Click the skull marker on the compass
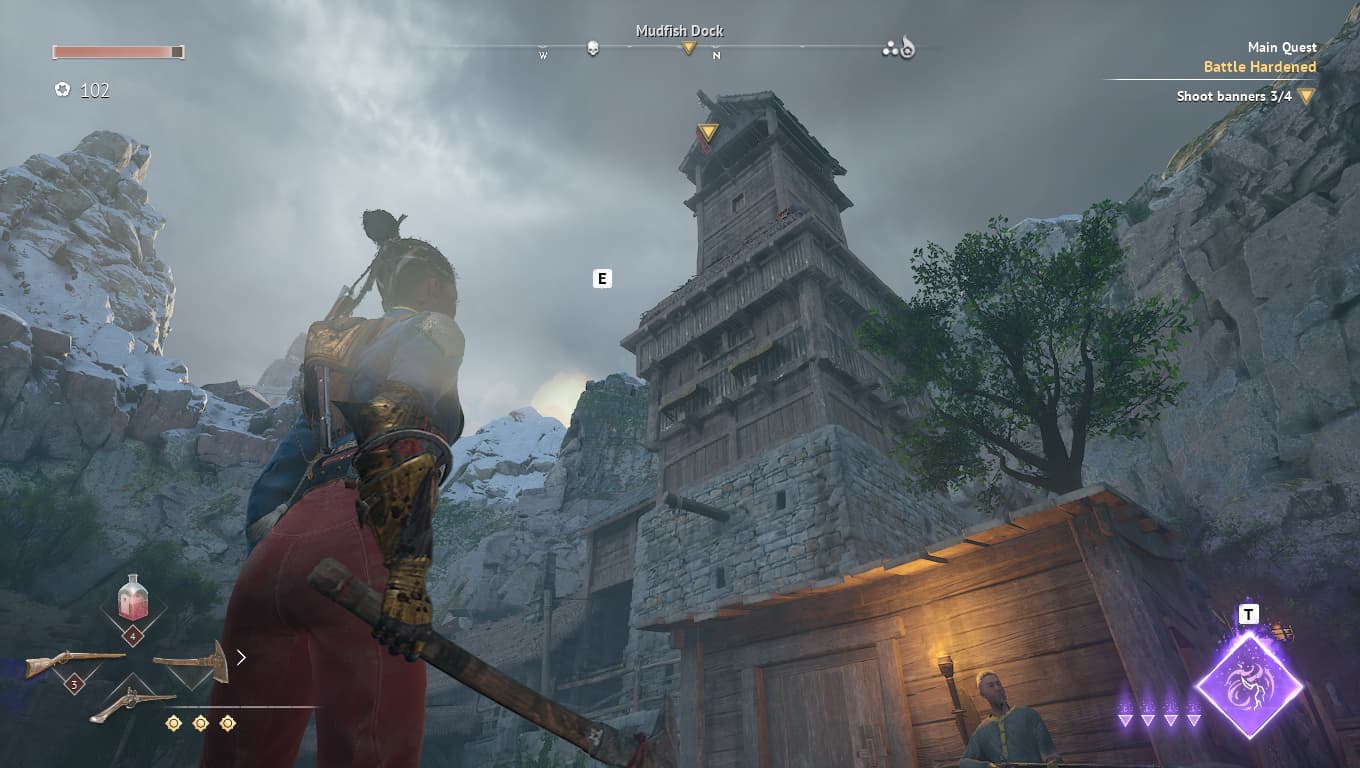 point(593,47)
